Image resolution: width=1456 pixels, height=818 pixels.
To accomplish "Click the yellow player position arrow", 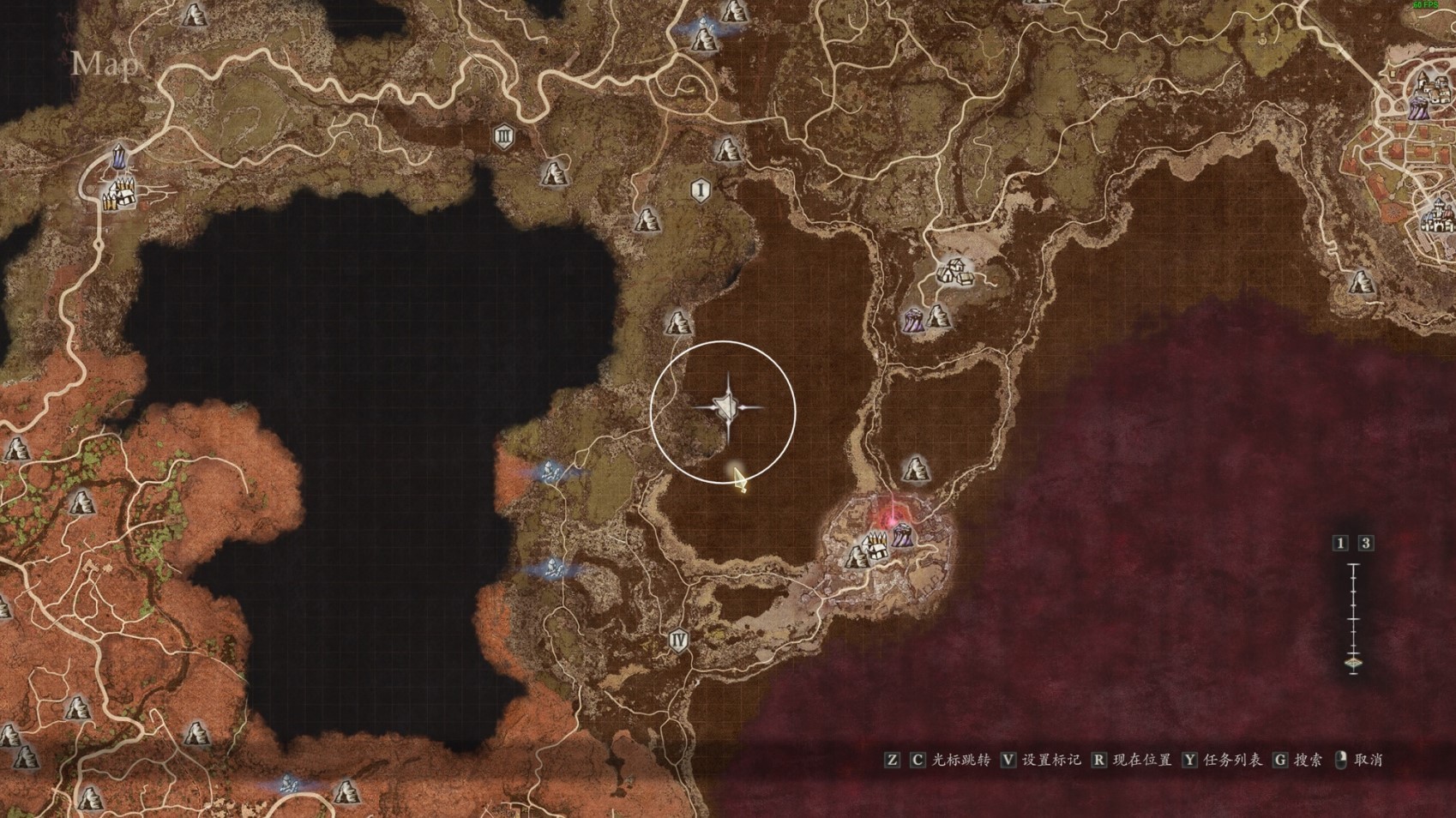I will coord(738,478).
